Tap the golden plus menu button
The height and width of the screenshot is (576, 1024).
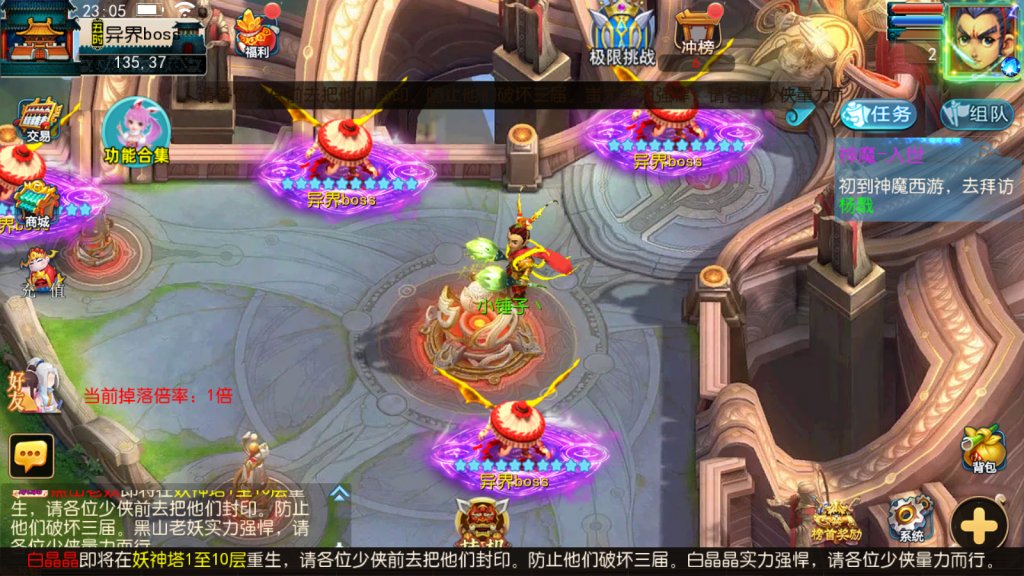(979, 523)
